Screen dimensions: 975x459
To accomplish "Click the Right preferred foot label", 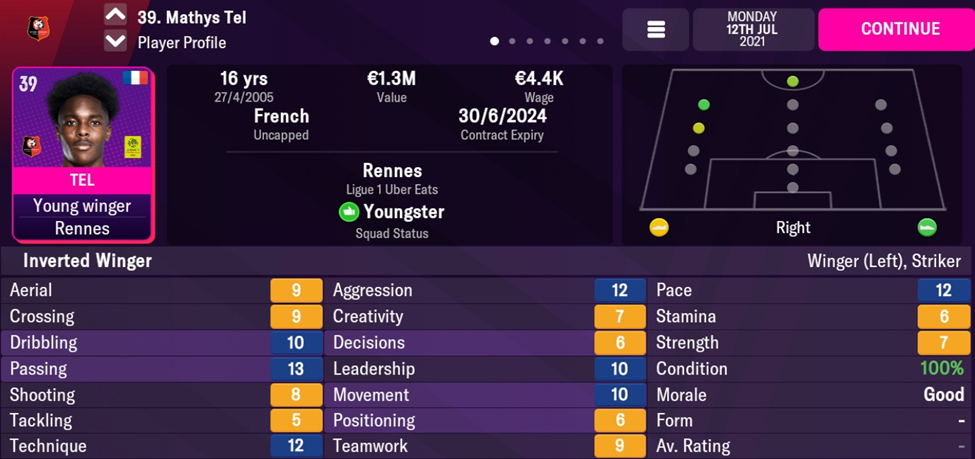I will [x=793, y=227].
